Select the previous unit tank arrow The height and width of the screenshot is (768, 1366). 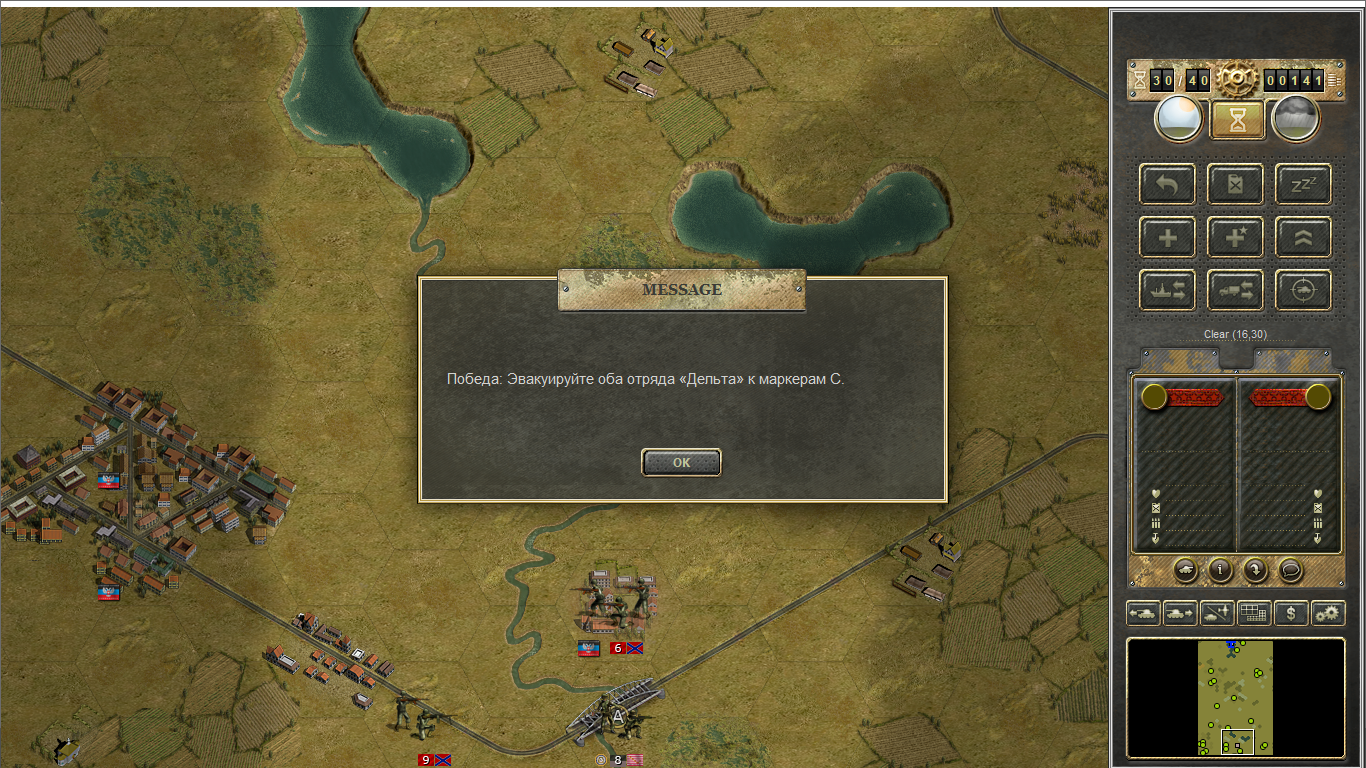click(1143, 613)
